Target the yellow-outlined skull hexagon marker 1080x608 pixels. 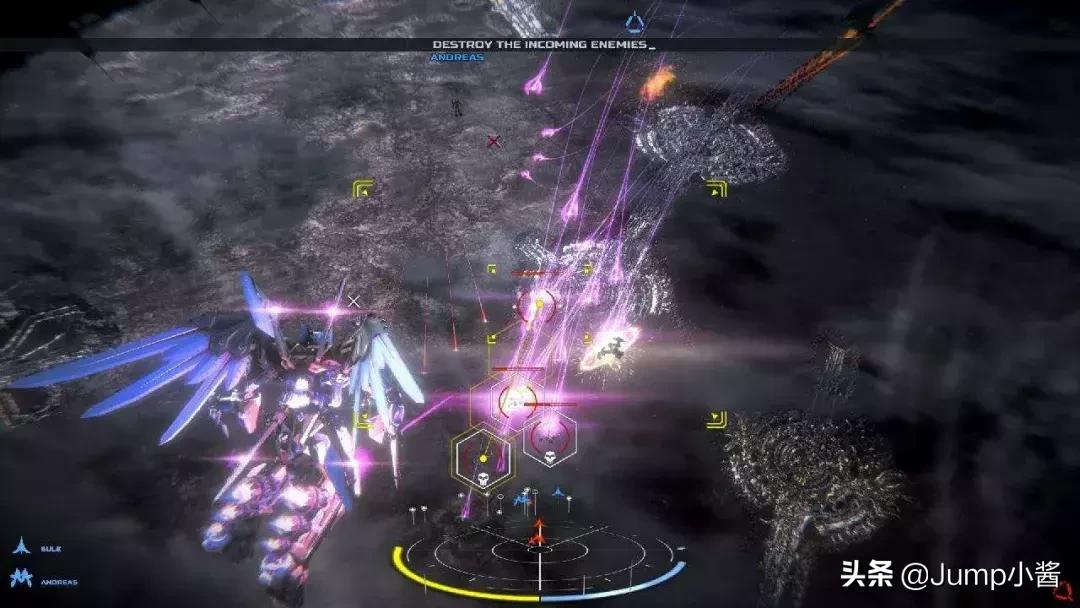(481, 456)
